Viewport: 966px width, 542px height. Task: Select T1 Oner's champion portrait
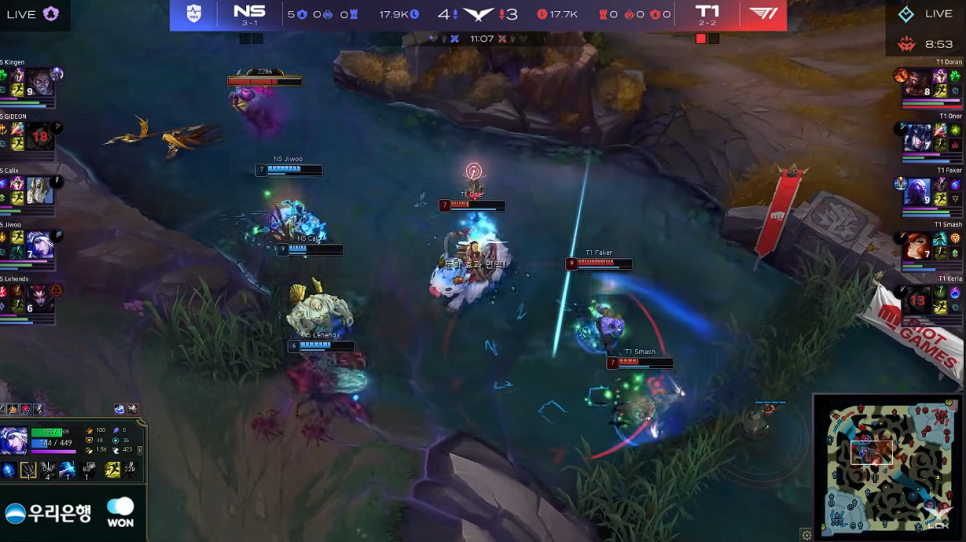coord(918,137)
